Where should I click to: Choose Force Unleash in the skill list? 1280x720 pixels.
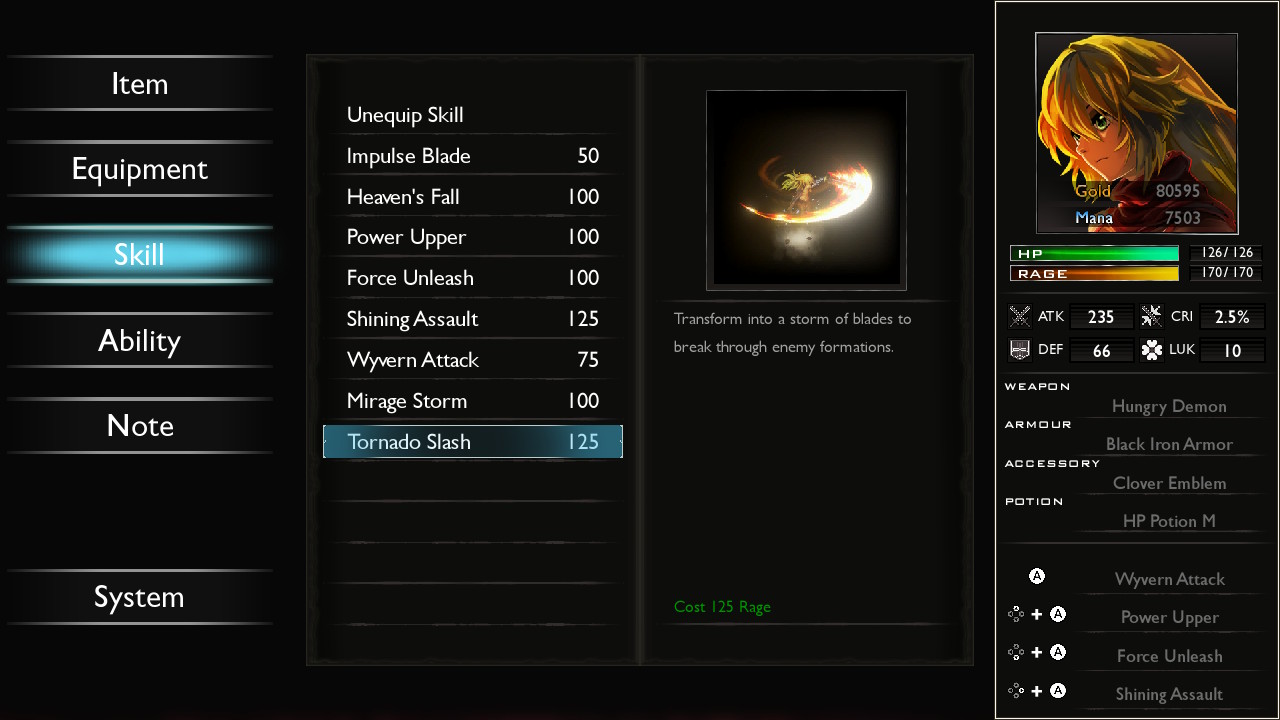472,278
